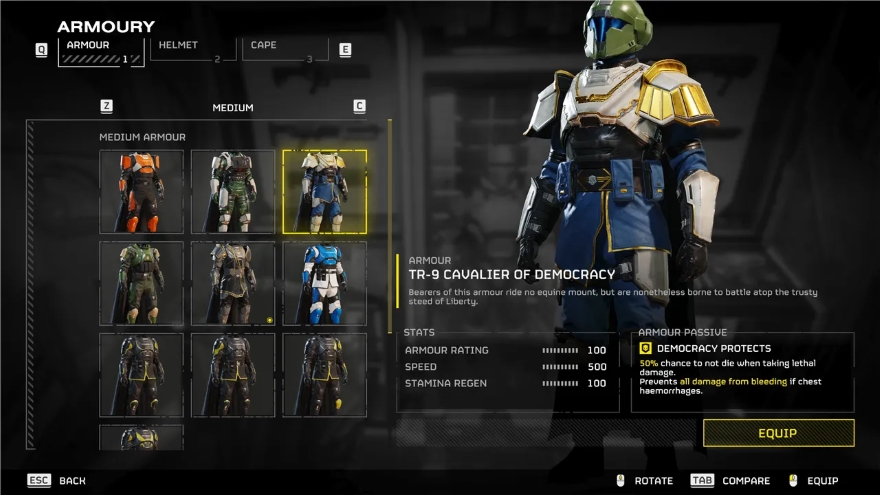
Task: Select the tan brown armour with cape
Action: [x=233, y=283]
